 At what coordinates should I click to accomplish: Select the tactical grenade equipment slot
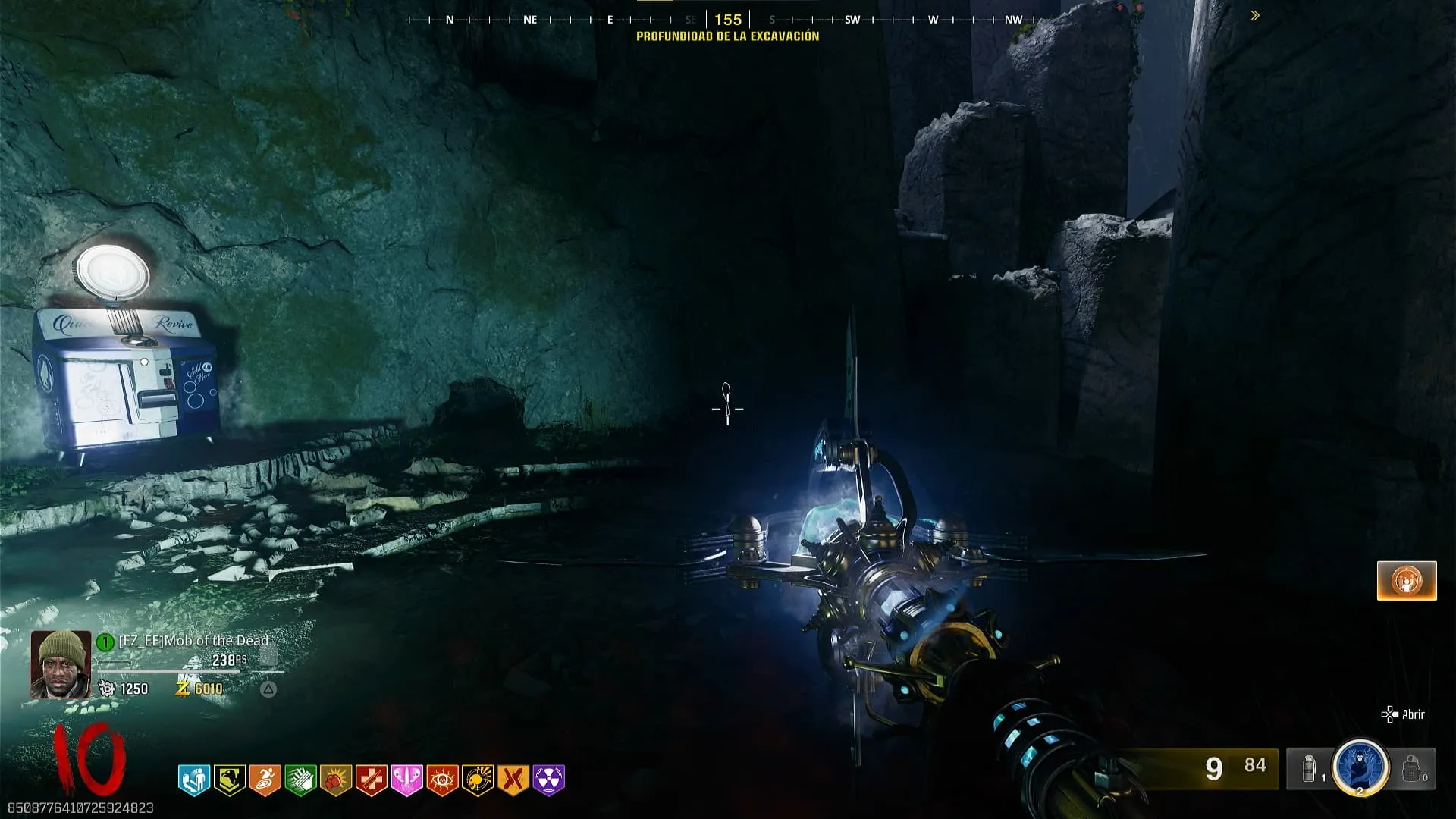point(1310,769)
